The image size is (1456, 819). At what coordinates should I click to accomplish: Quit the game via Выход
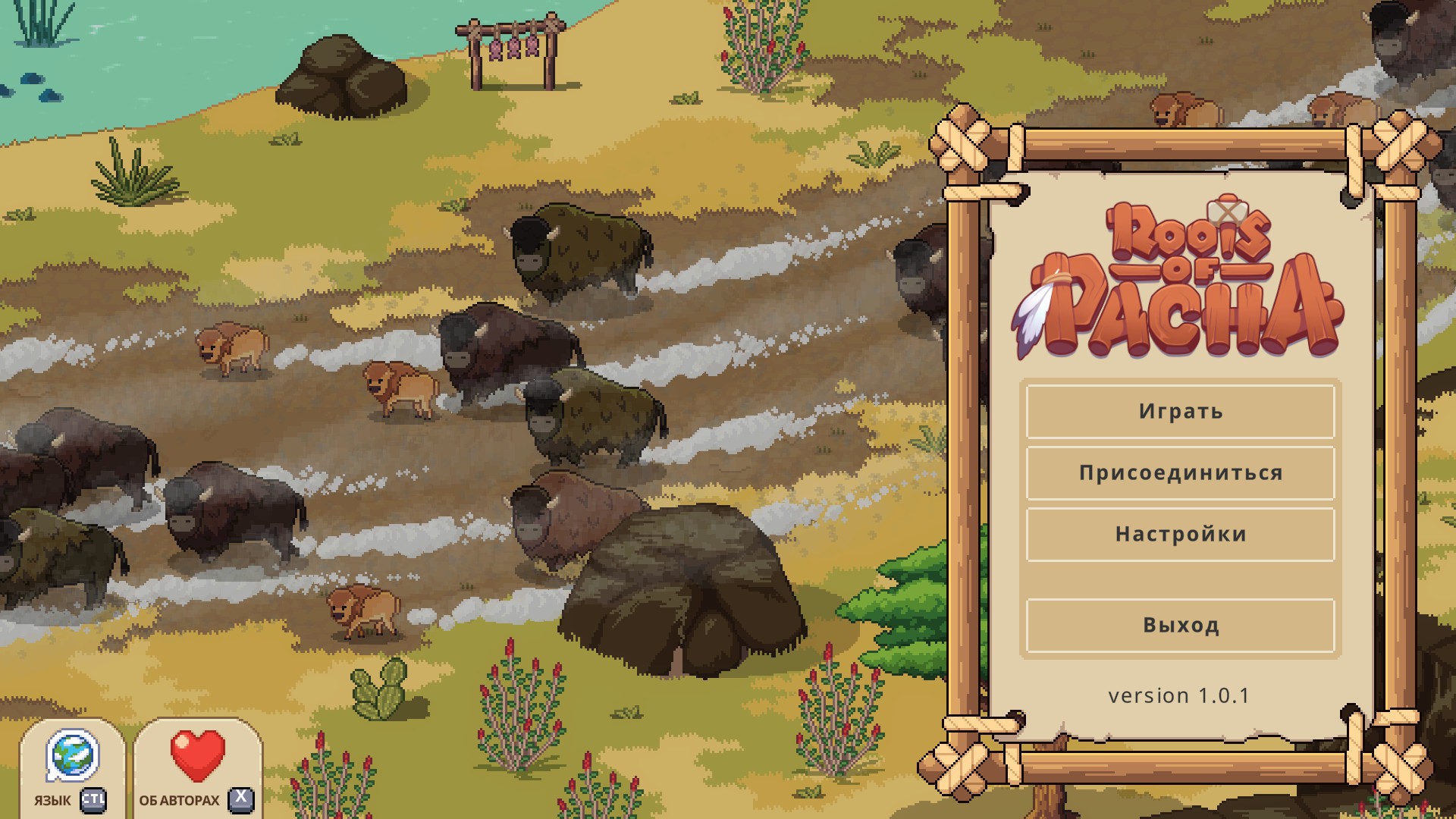1180,626
